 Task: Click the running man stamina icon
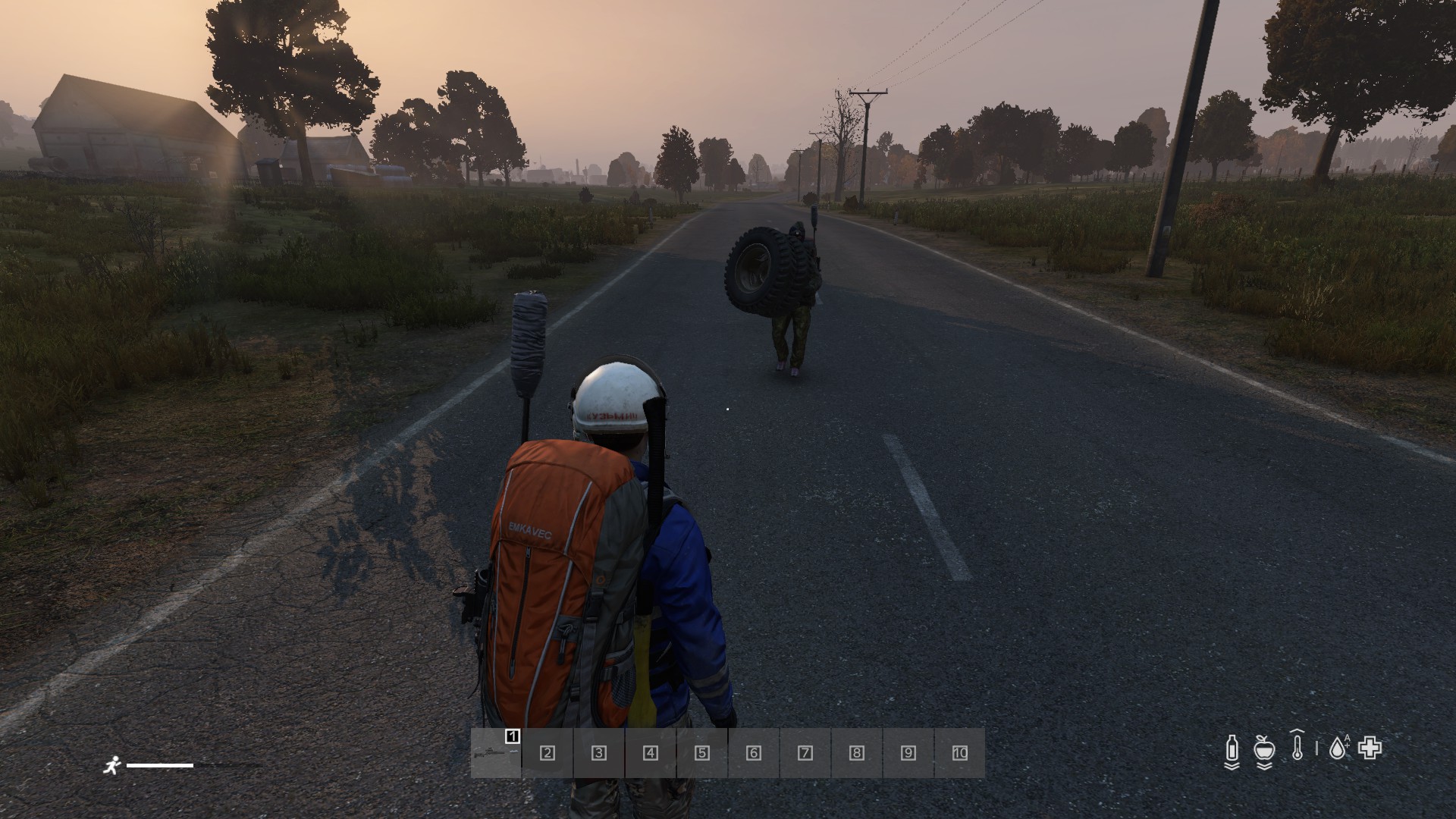(112, 765)
